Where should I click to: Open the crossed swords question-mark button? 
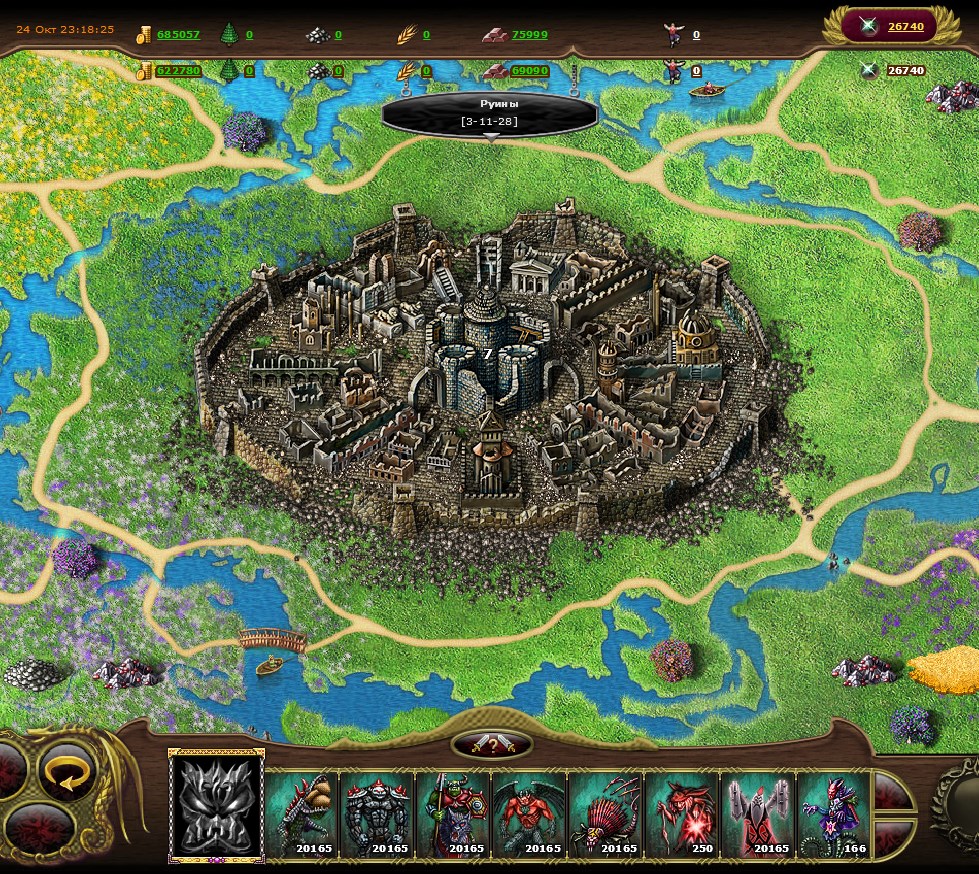point(491,744)
